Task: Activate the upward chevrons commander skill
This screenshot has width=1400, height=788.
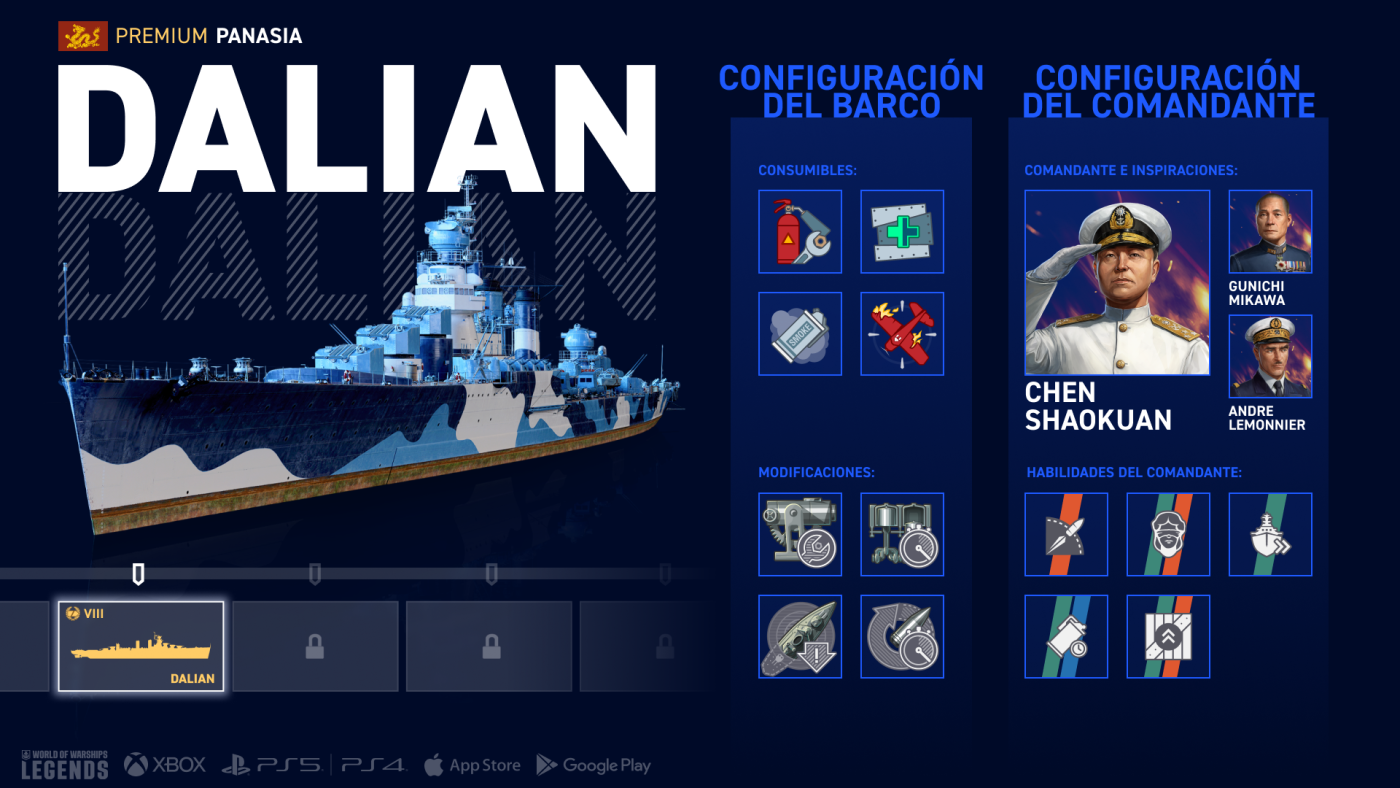Action: (1168, 636)
